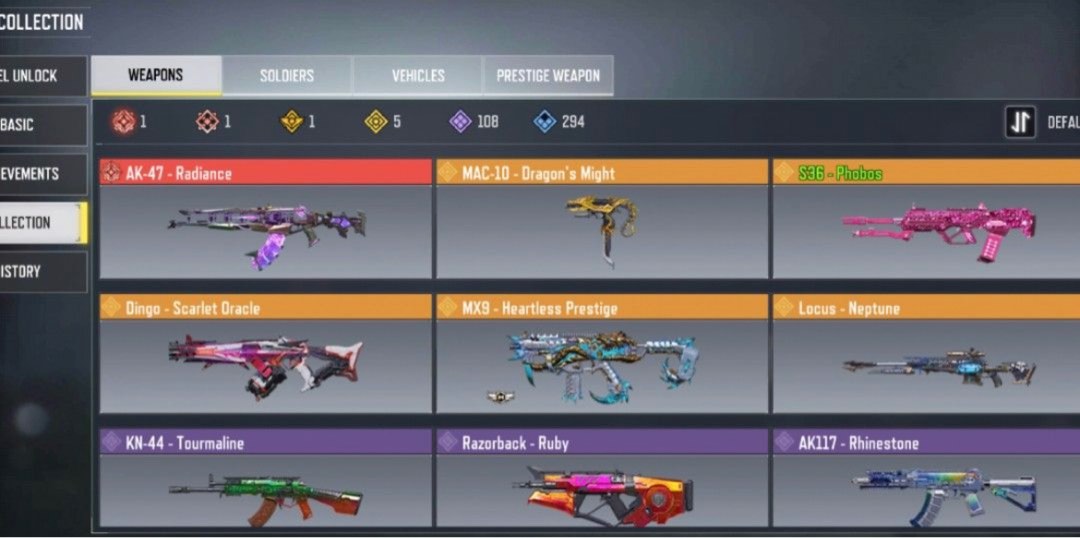The width and height of the screenshot is (1080, 538).
Task: Select the AK-47 Radiance weapon card
Action: point(266,219)
